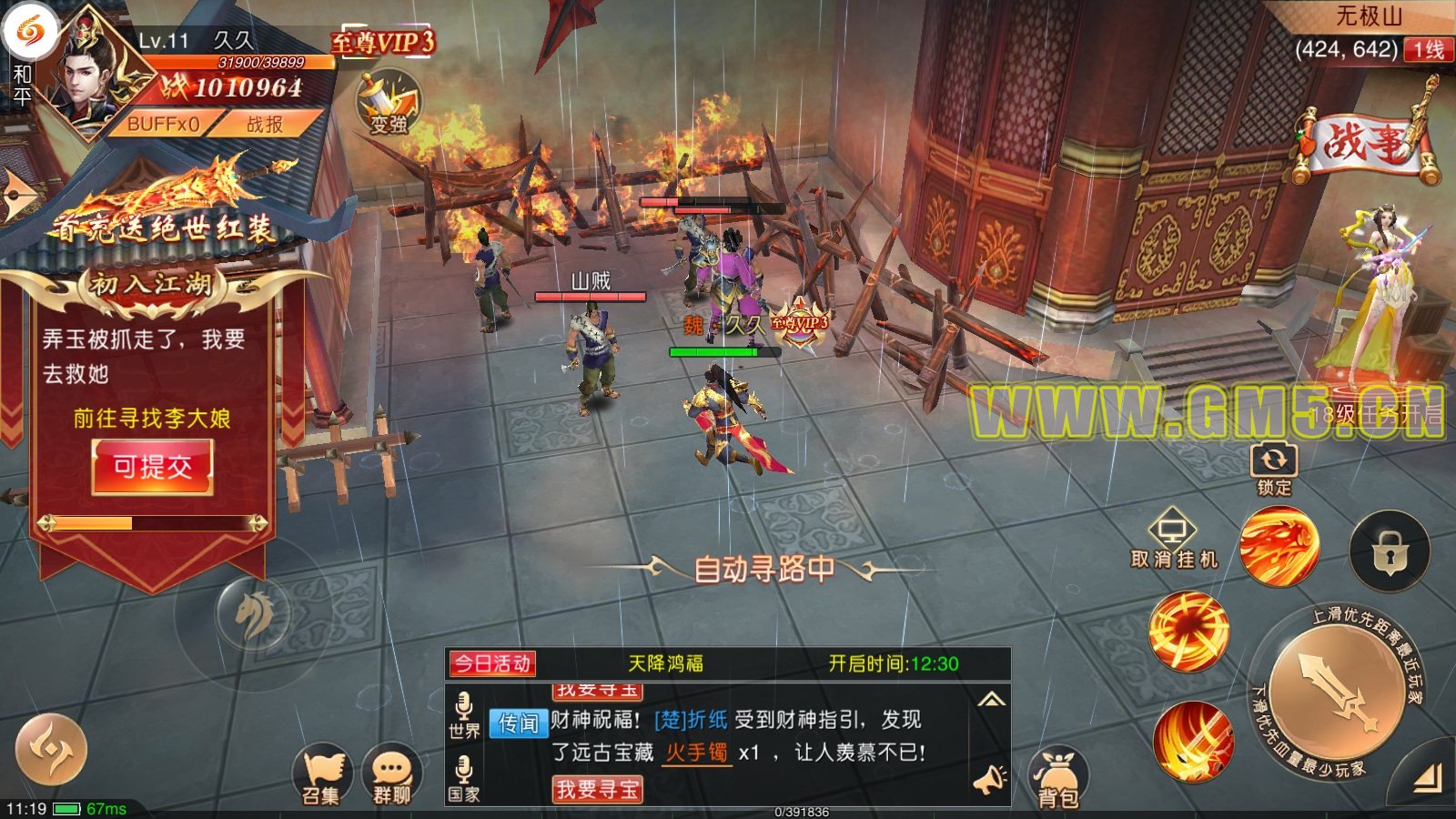Submit the quest with 可提交 button
The height and width of the screenshot is (819, 1456).
[153, 468]
